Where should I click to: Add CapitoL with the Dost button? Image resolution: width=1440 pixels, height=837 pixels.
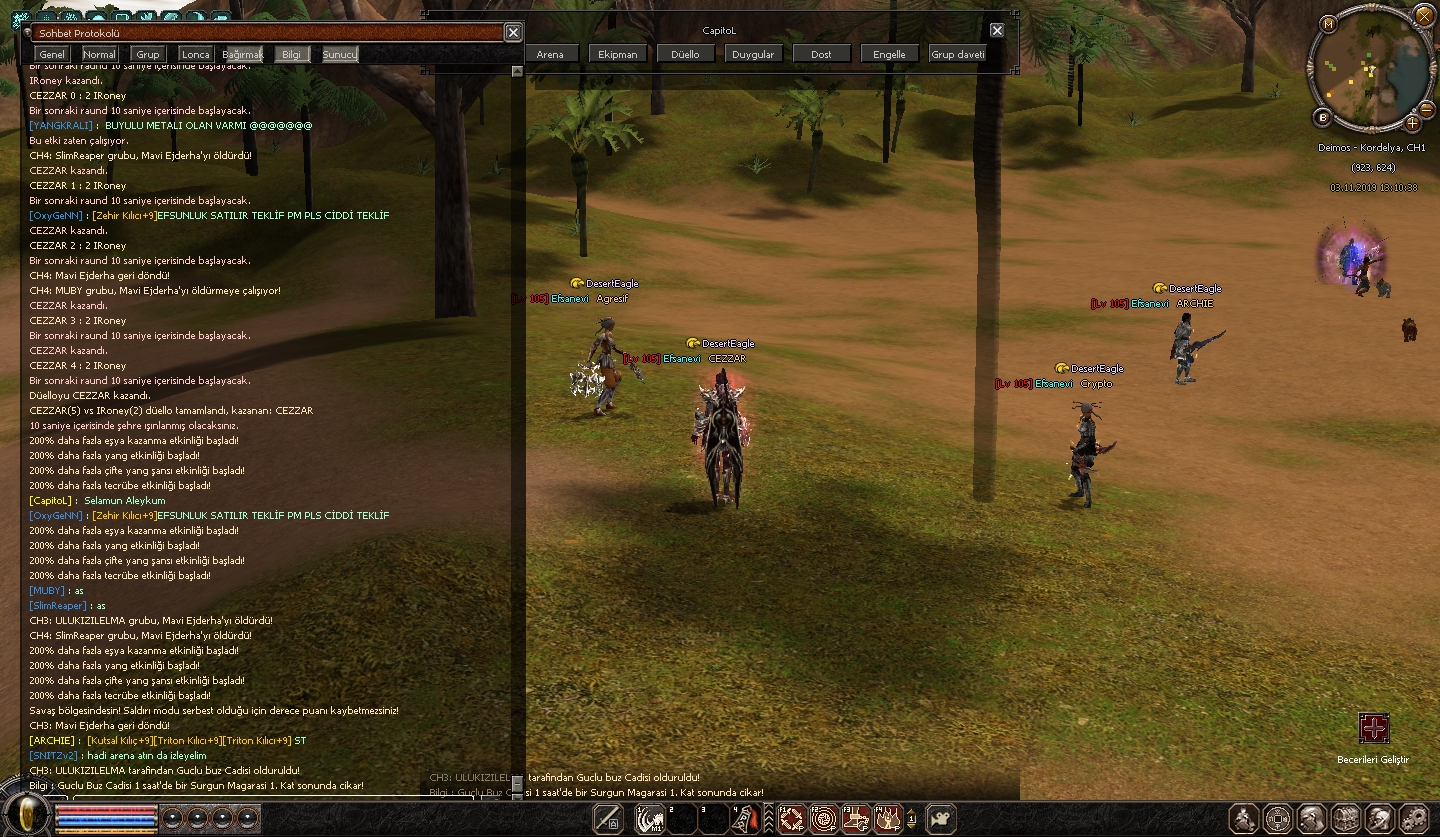821,54
